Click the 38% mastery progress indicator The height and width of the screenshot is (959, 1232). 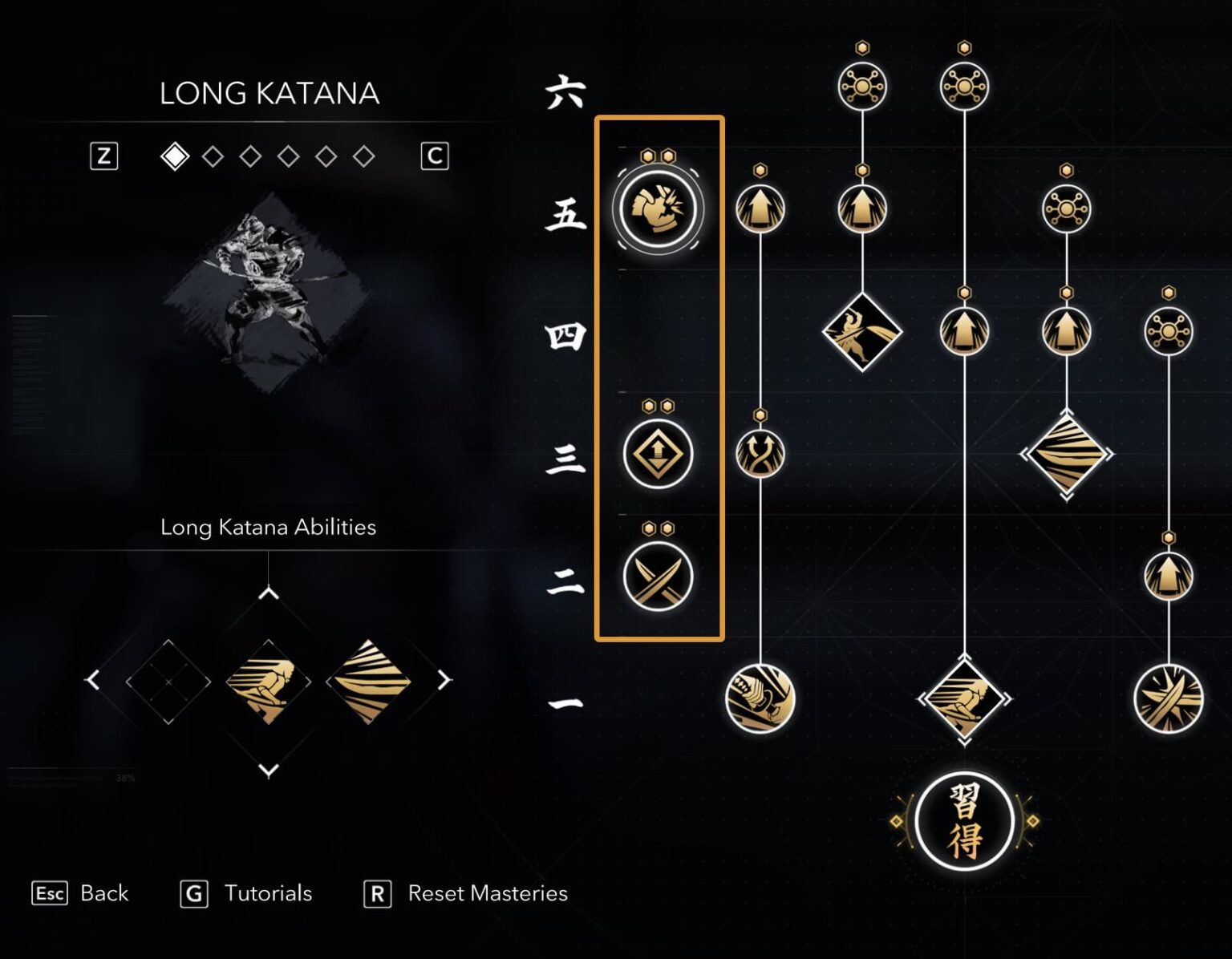click(x=124, y=778)
